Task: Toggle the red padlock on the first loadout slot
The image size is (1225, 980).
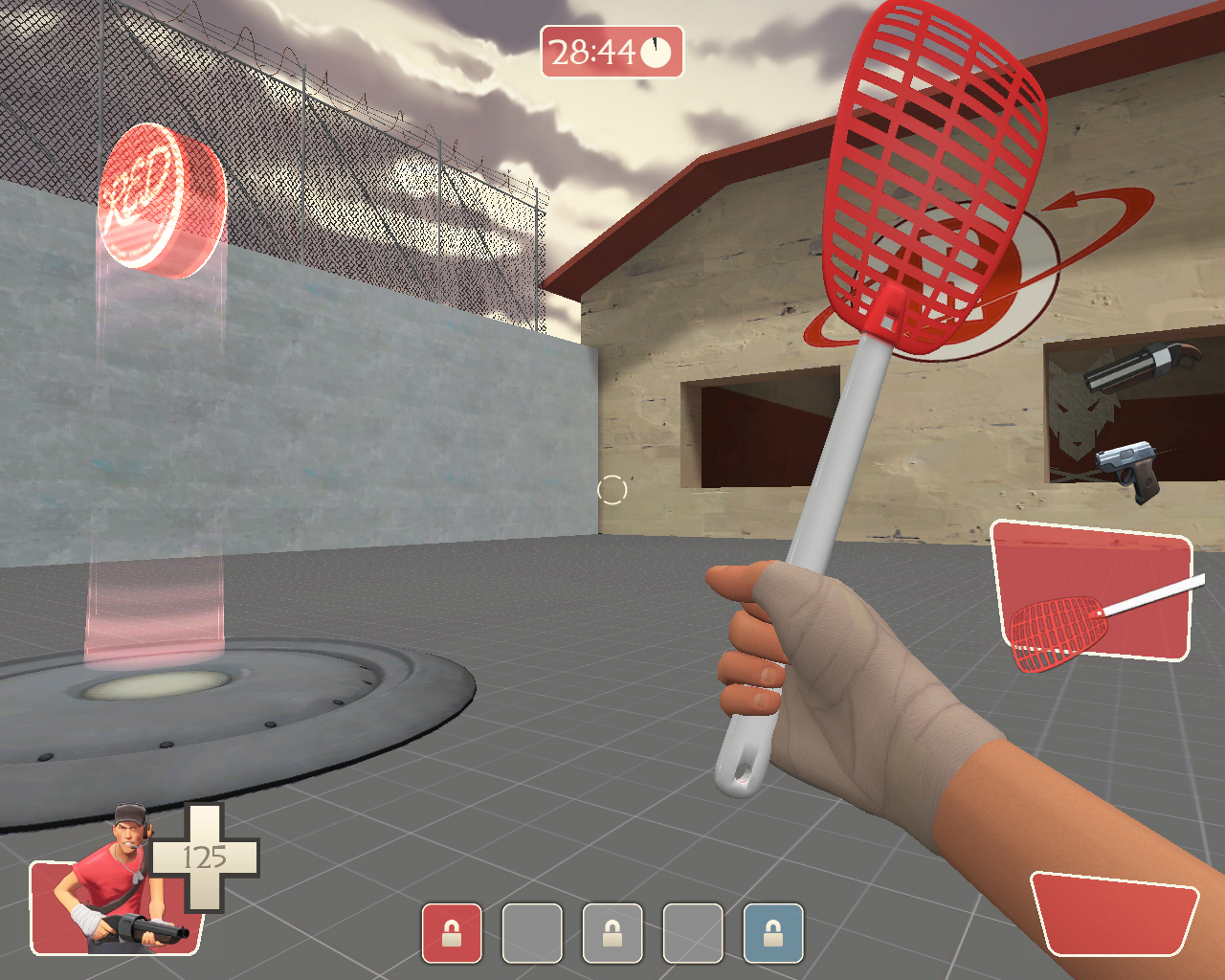Action: (451, 931)
